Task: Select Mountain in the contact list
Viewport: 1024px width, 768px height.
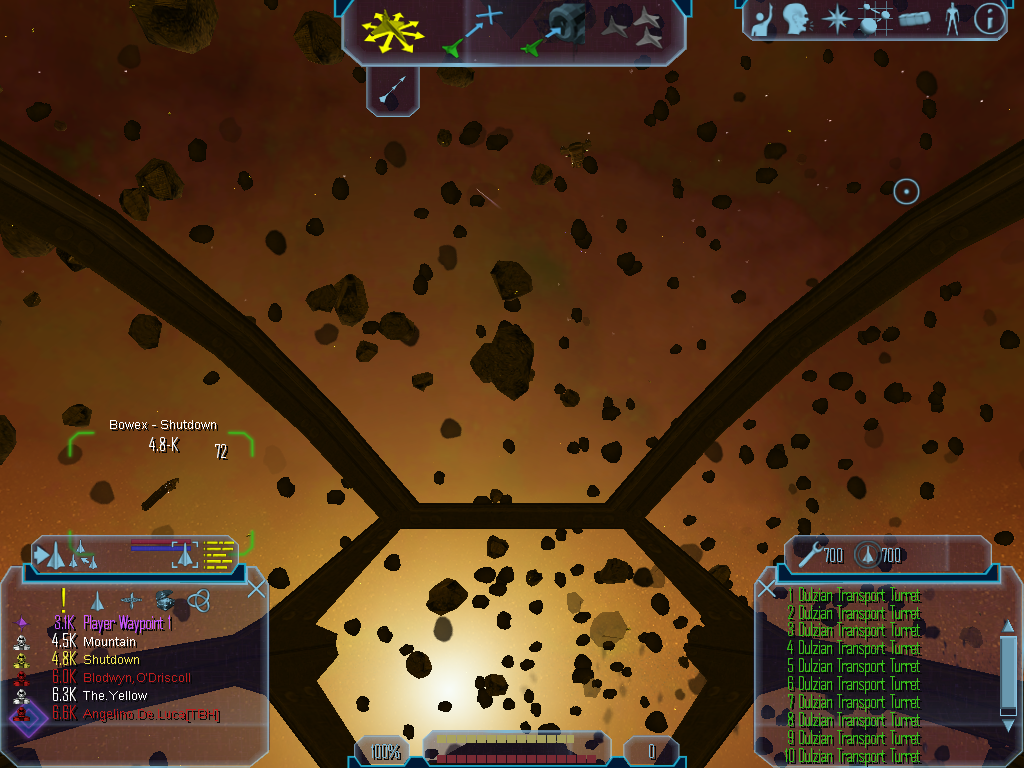Action: coord(109,642)
